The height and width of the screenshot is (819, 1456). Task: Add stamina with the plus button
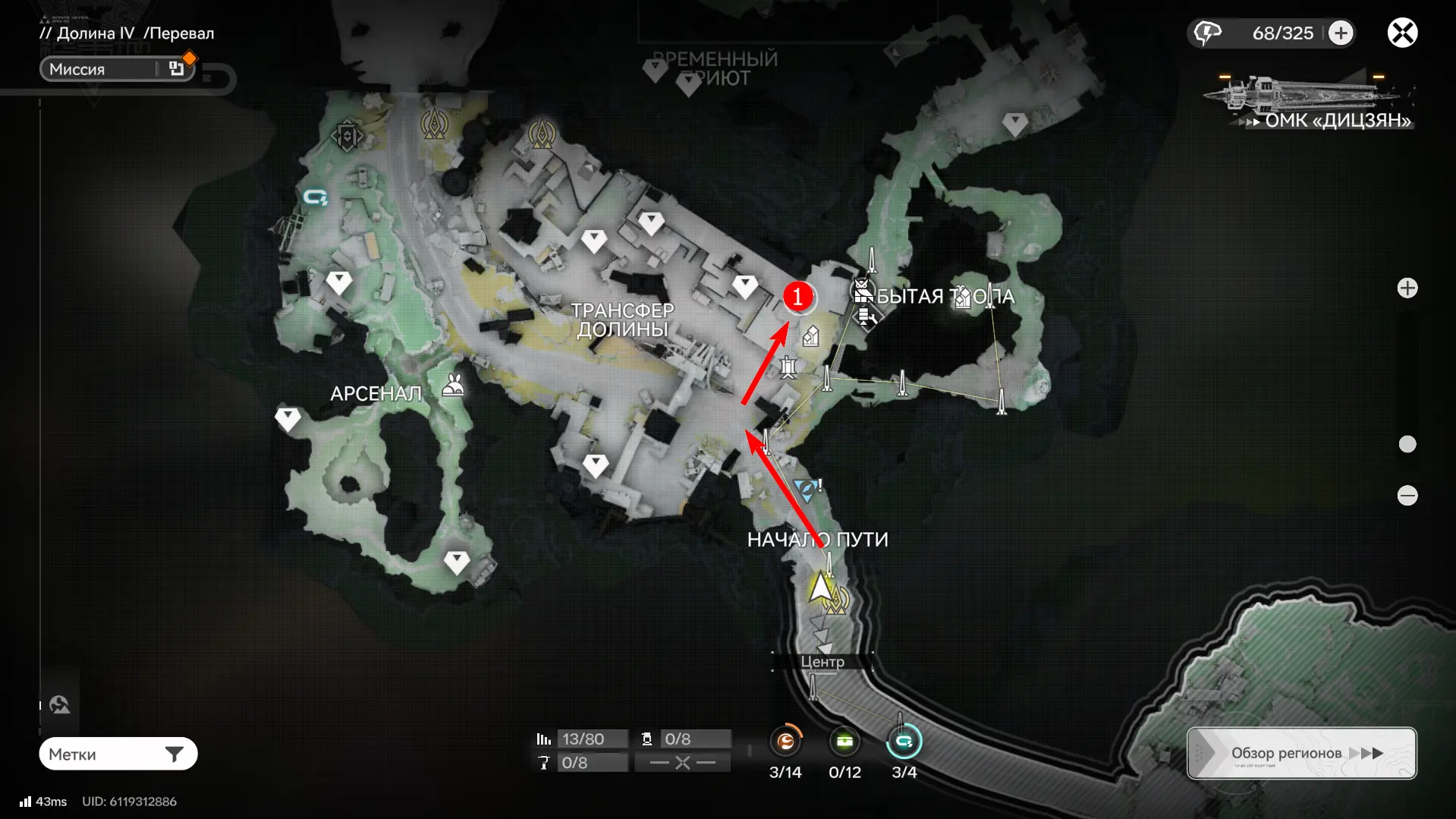point(1341,33)
